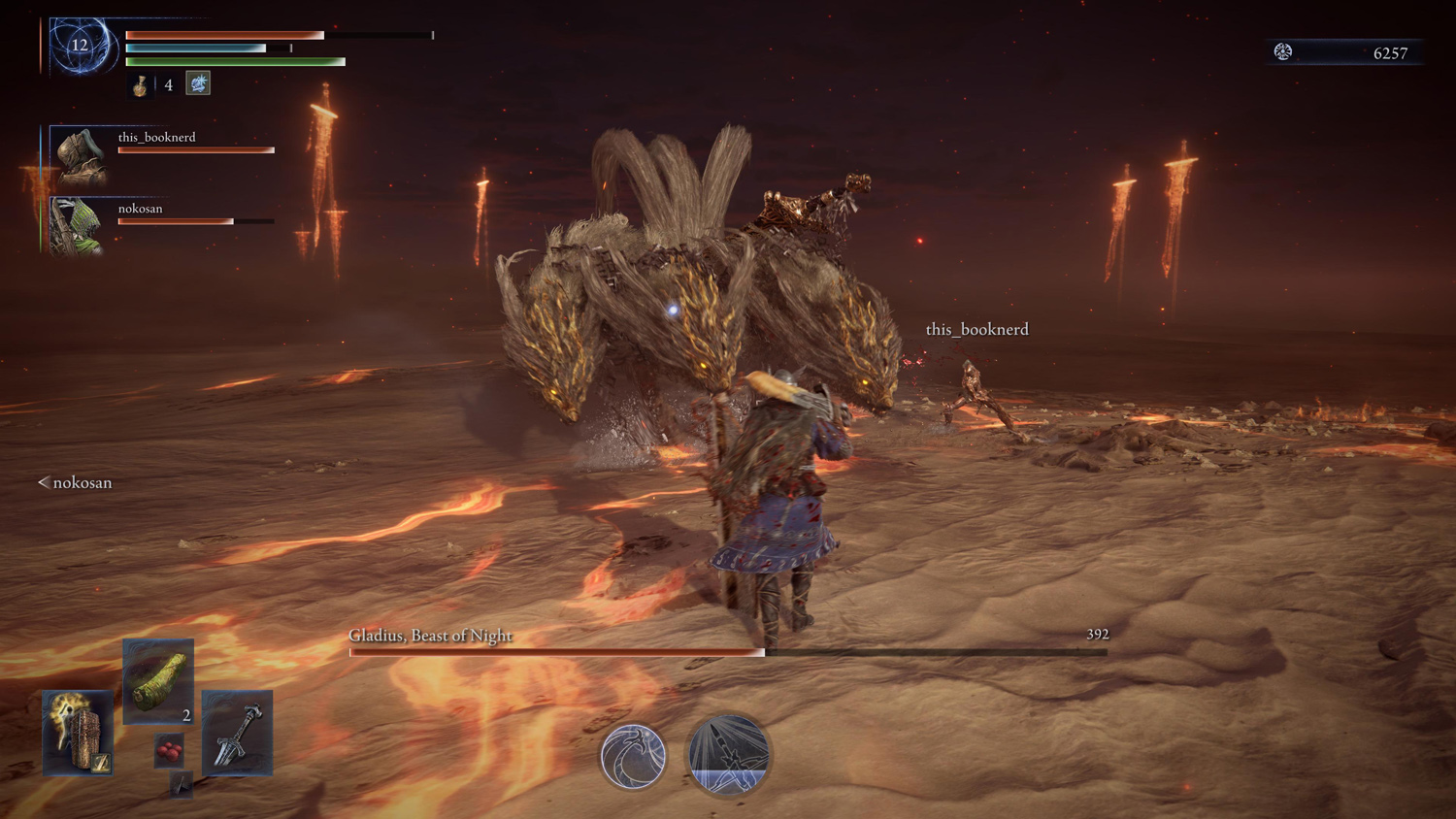Click the runes currency icon
The image size is (1456, 819).
pyautogui.click(x=1283, y=52)
